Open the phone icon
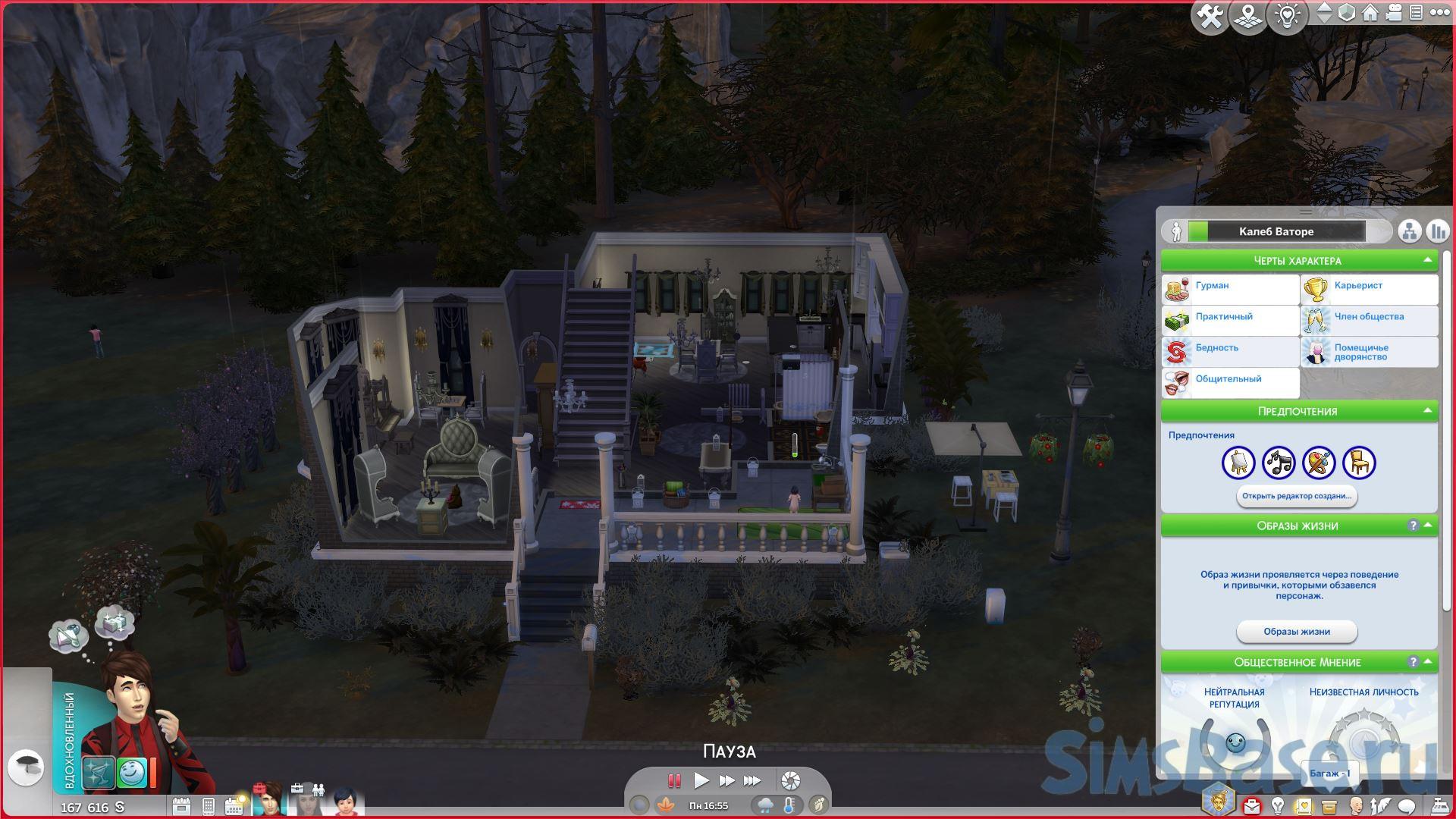Image resolution: width=1456 pixels, height=819 pixels. (x=209, y=806)
